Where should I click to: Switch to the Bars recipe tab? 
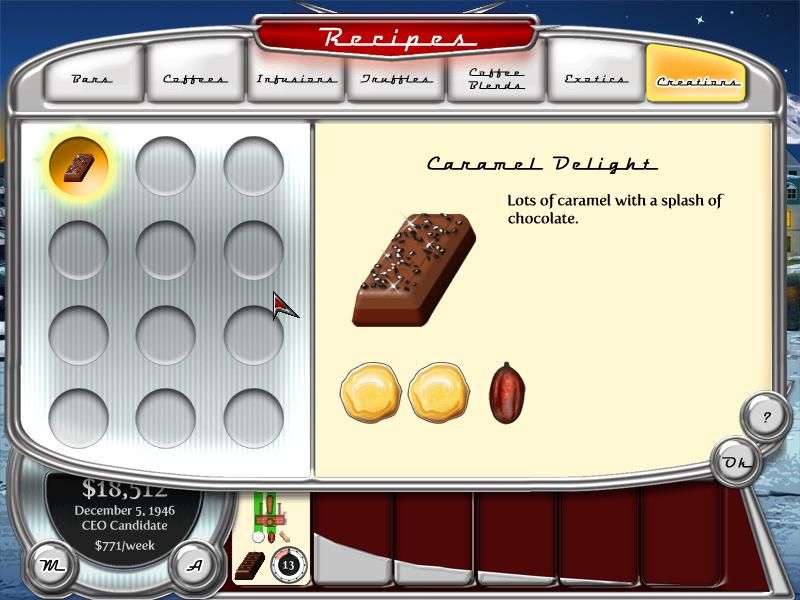point(94,77)
